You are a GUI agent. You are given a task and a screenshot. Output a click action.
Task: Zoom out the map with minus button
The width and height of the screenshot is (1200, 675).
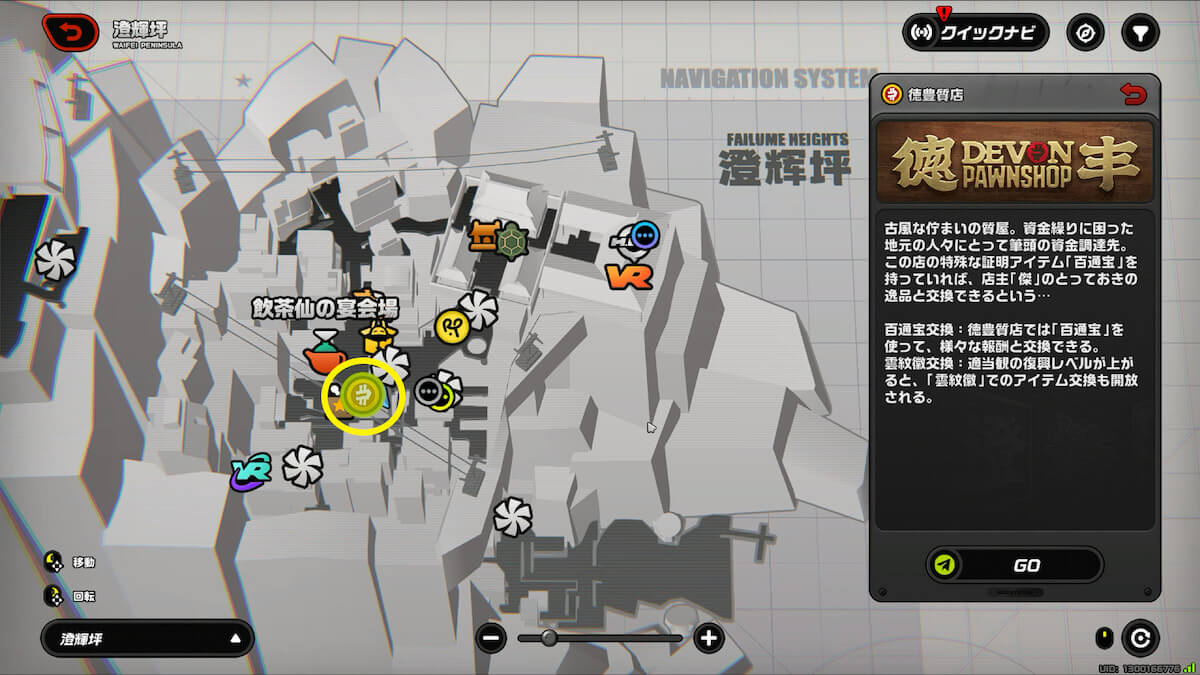[491, 638]
